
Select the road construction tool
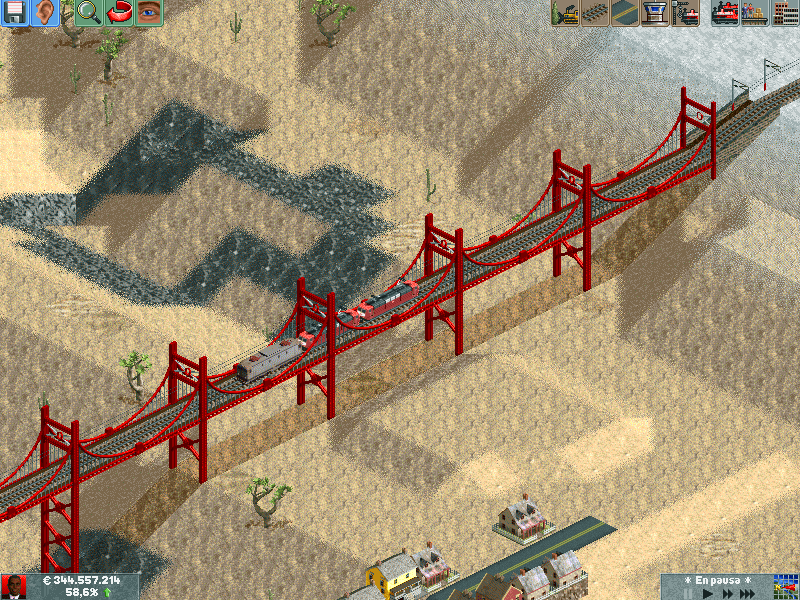pyautogui.click(x=625, y=13)
